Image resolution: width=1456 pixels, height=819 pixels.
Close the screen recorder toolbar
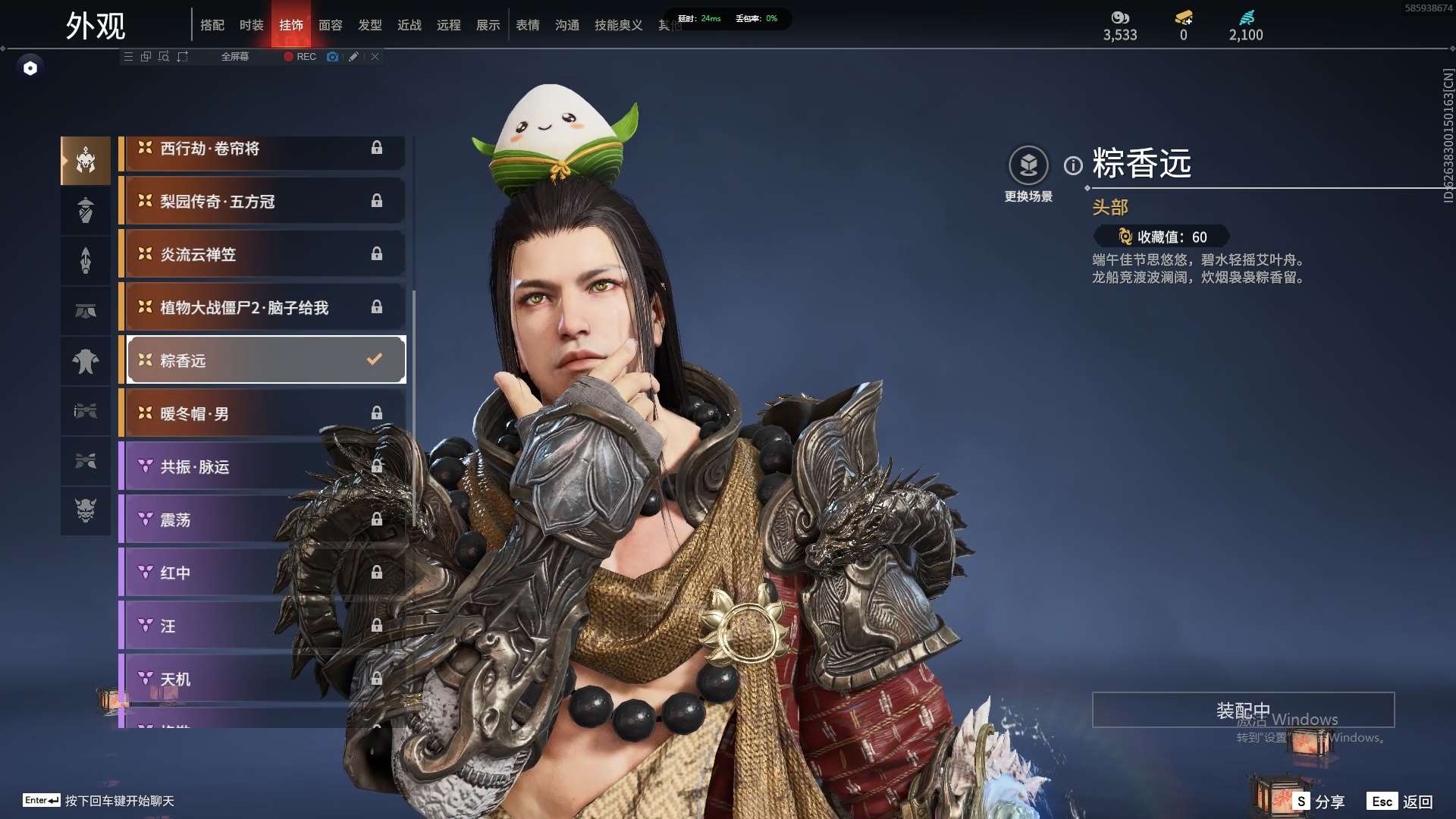375,57
